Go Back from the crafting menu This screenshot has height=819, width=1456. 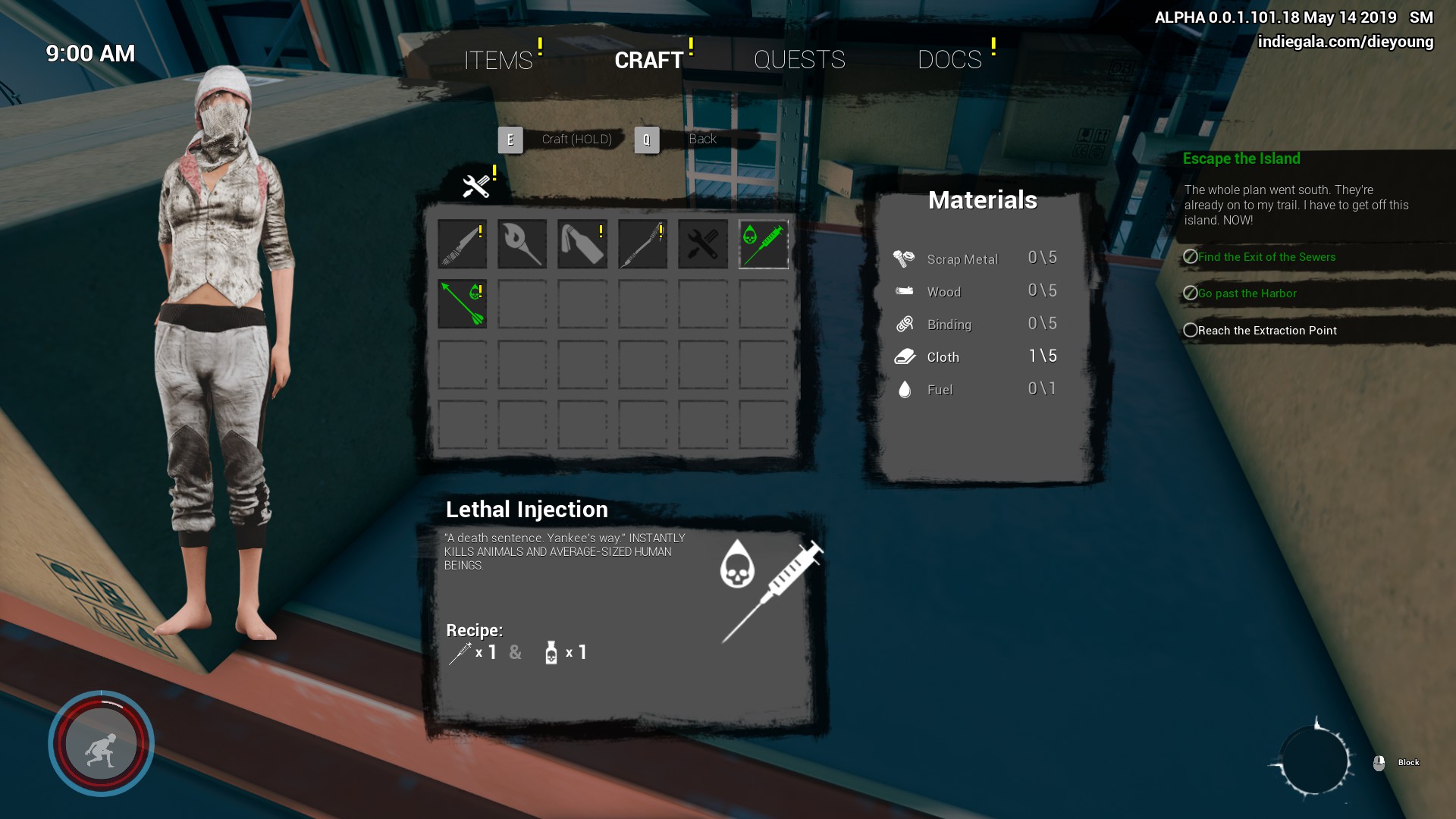pyautogui.click(x=702, y=139)
